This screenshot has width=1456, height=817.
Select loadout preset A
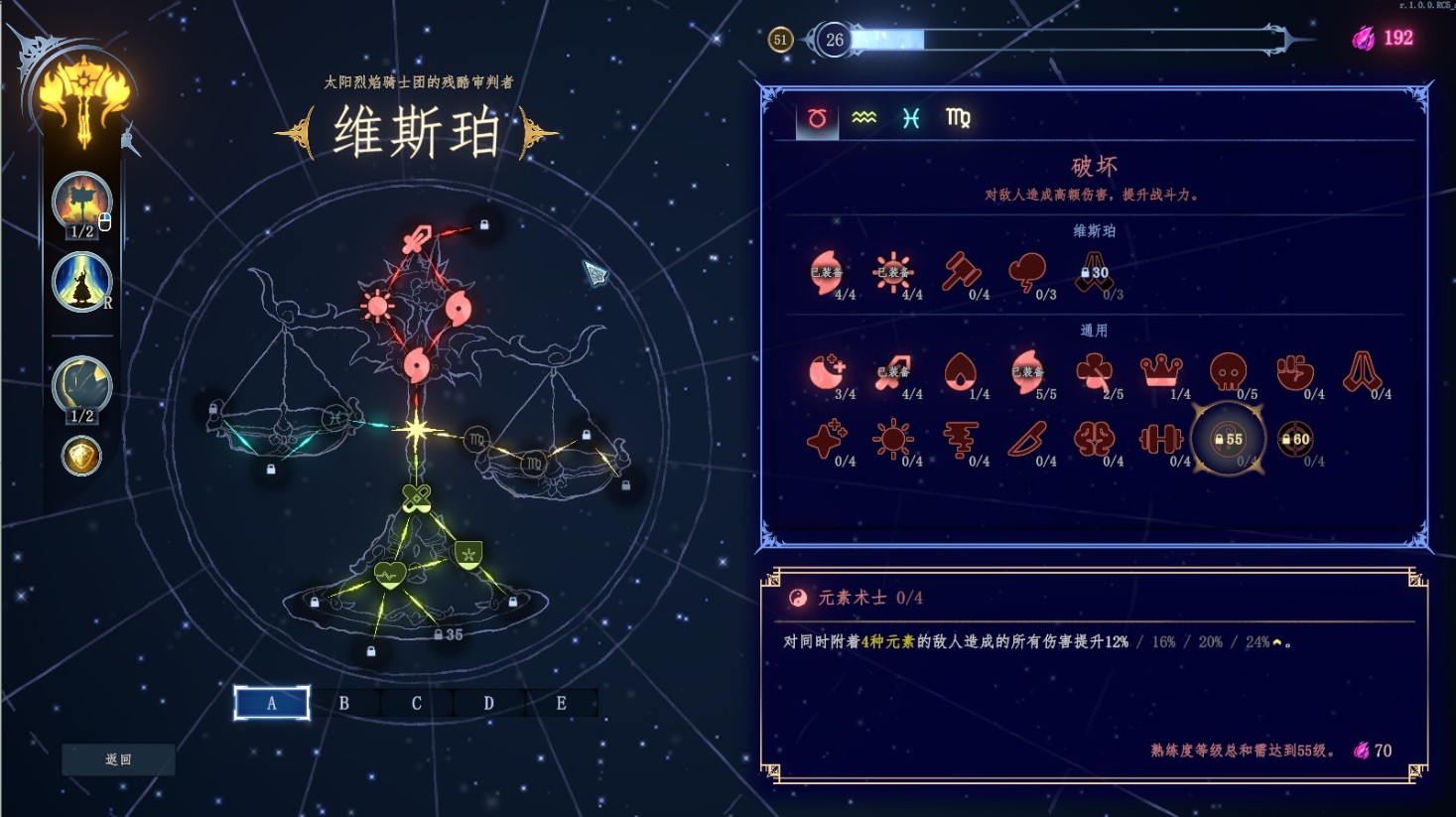[x=272, y=703]
